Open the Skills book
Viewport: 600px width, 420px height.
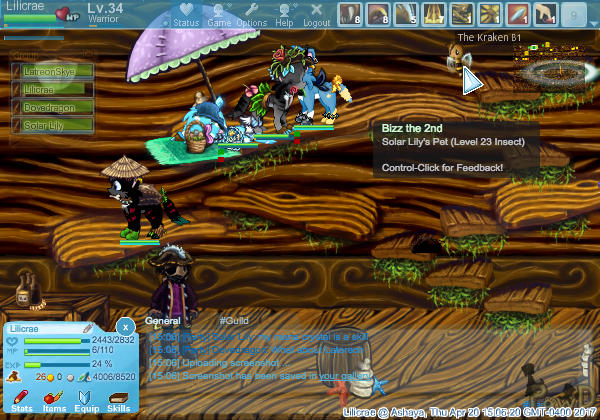tap(118, 401)
